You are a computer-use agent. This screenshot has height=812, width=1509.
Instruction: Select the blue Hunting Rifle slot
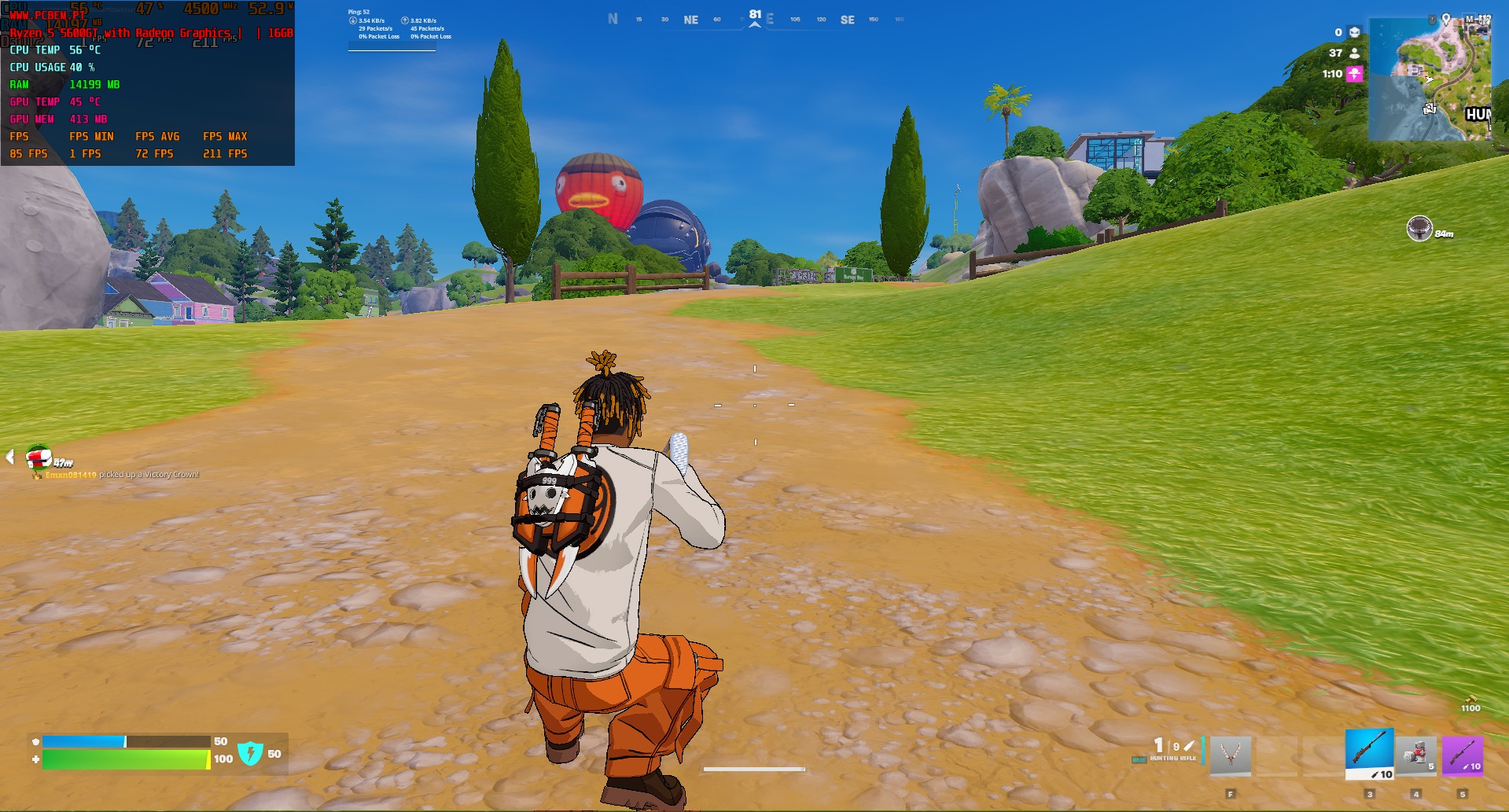[1369, 754]
